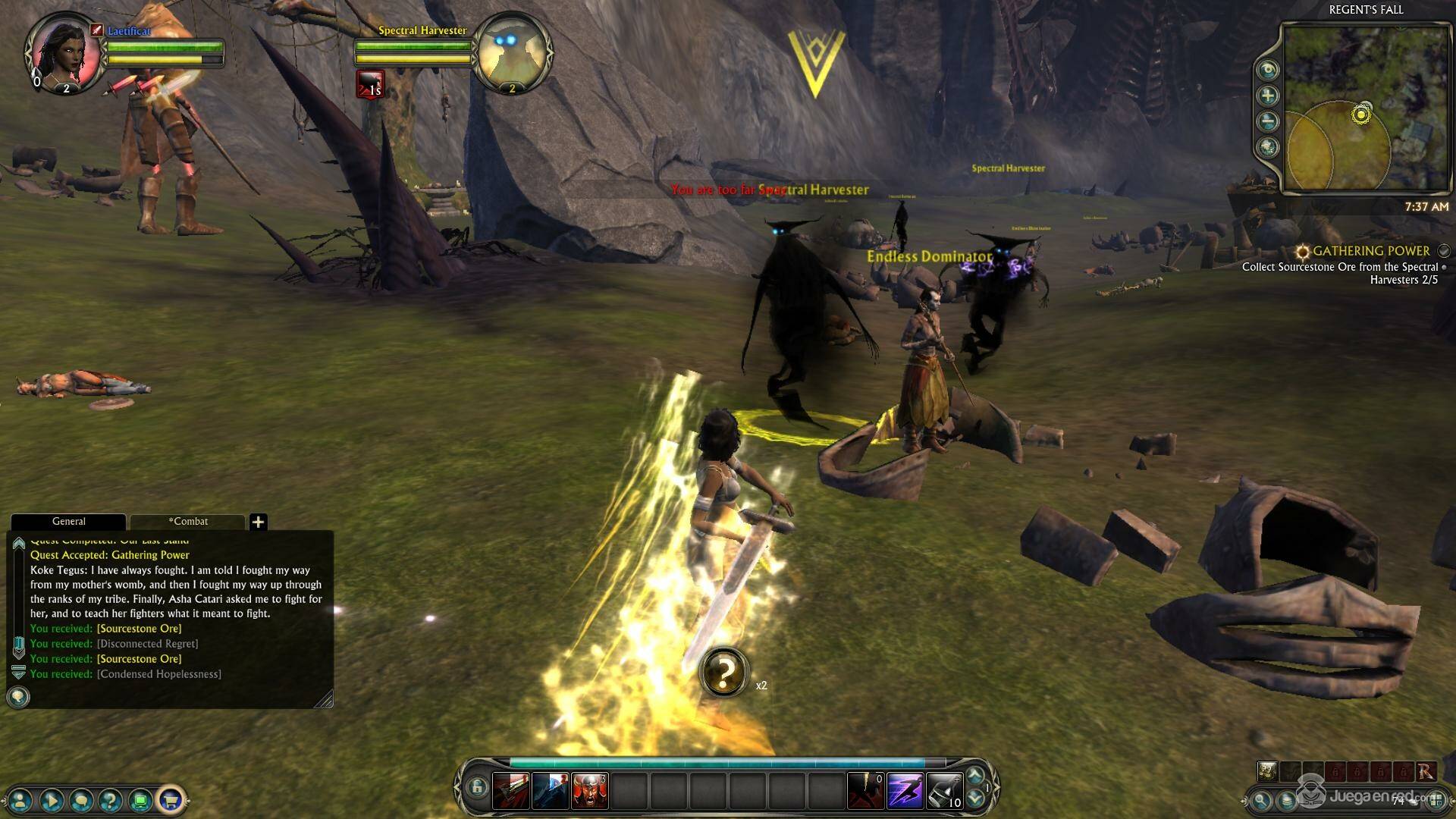Toggle the minimap tracking eye button

point(1267,70)
